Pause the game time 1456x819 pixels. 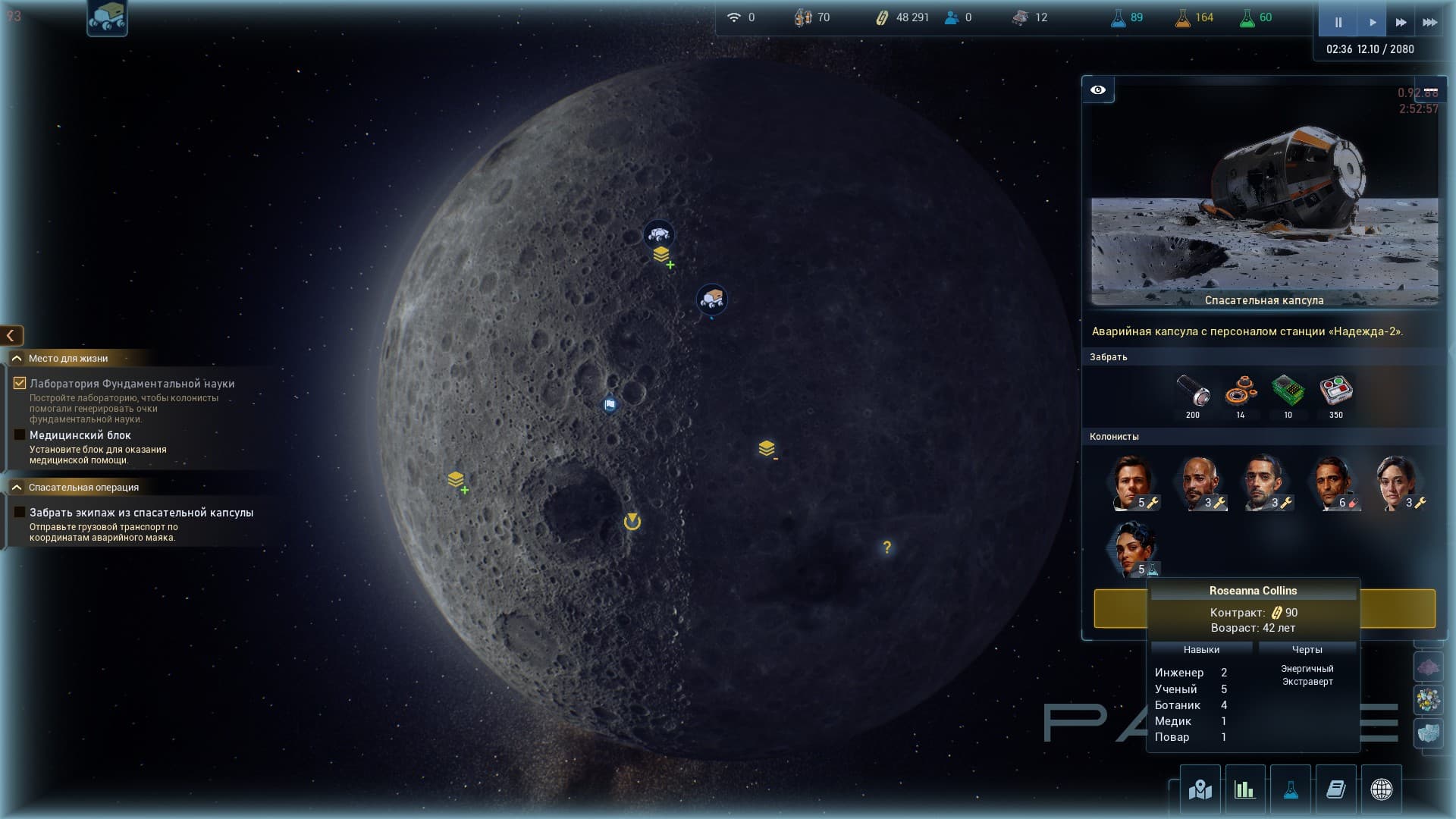1338,22
